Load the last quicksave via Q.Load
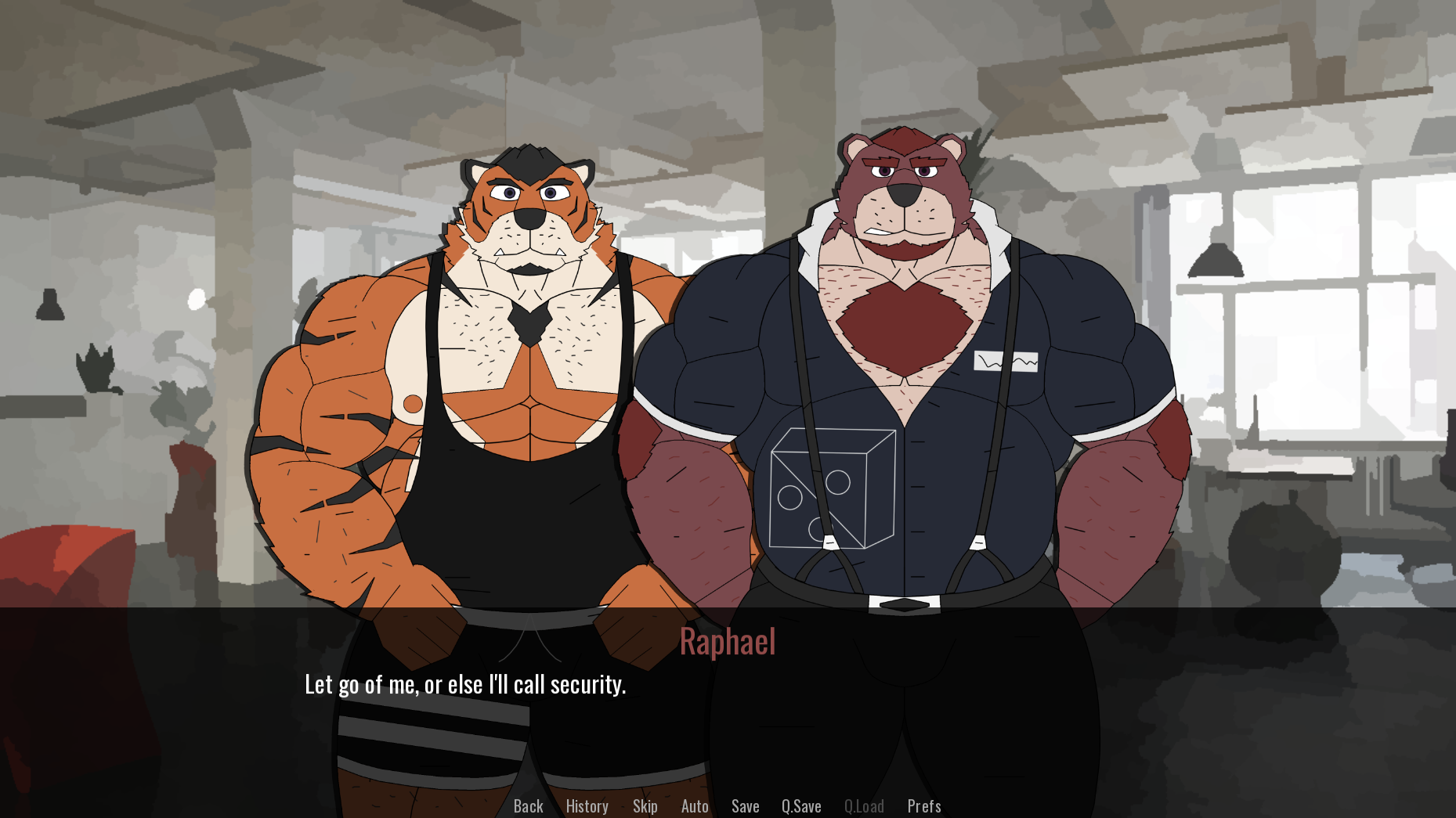The height and width of the screenshot is (818, 1456). 863,805
